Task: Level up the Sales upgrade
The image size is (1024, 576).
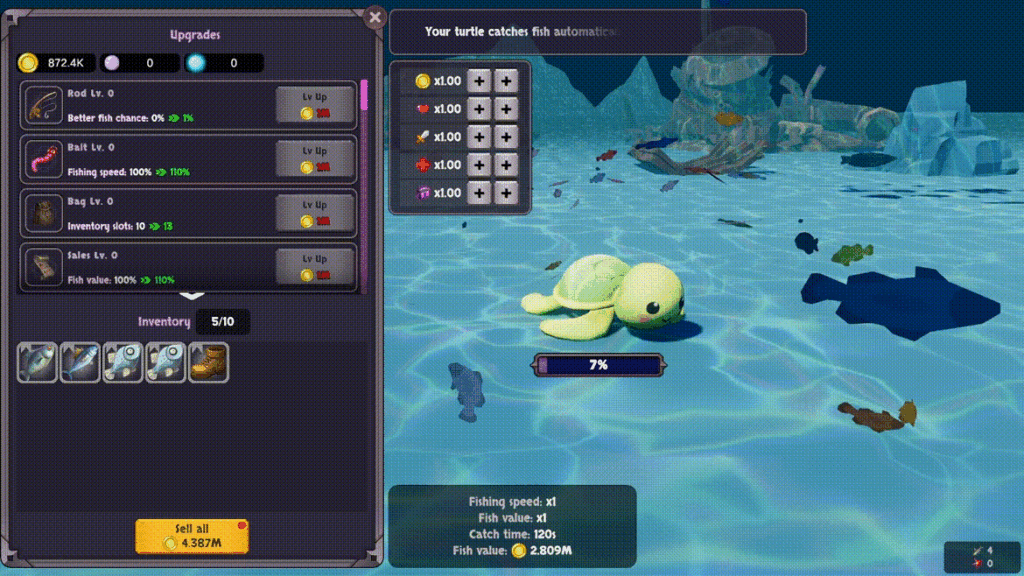Action: (x=315, y=266)
